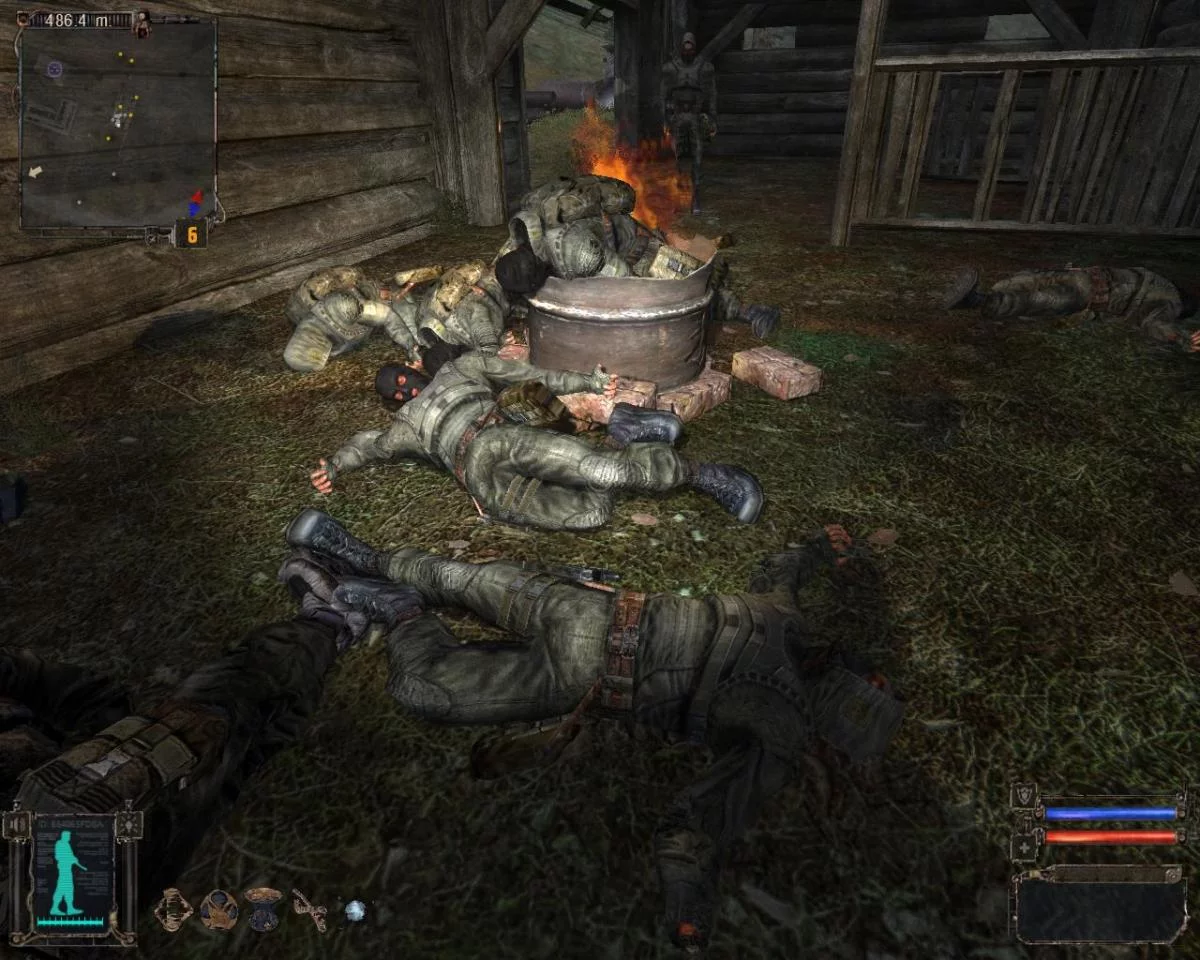Click the minimap in the corner
This screenshot has height=960, width=1200.
(x=118, y=124)
